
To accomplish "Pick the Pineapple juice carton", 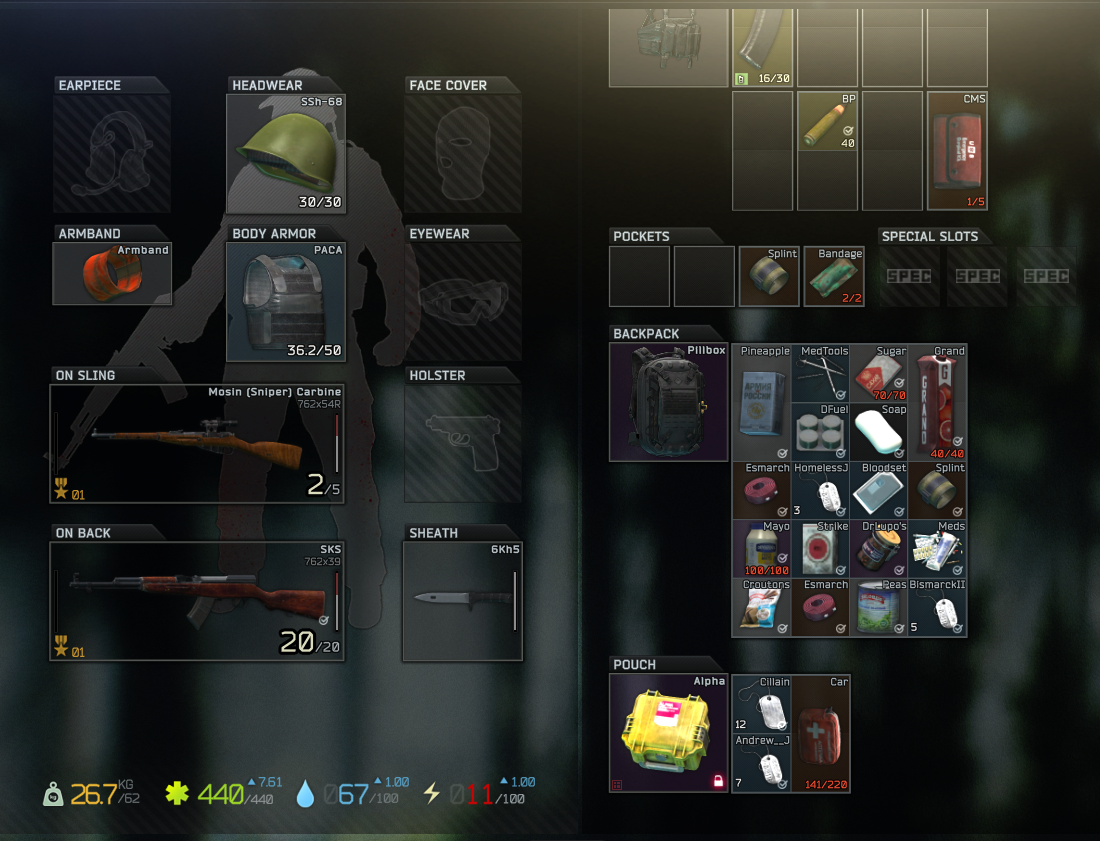I will point(762,402).
